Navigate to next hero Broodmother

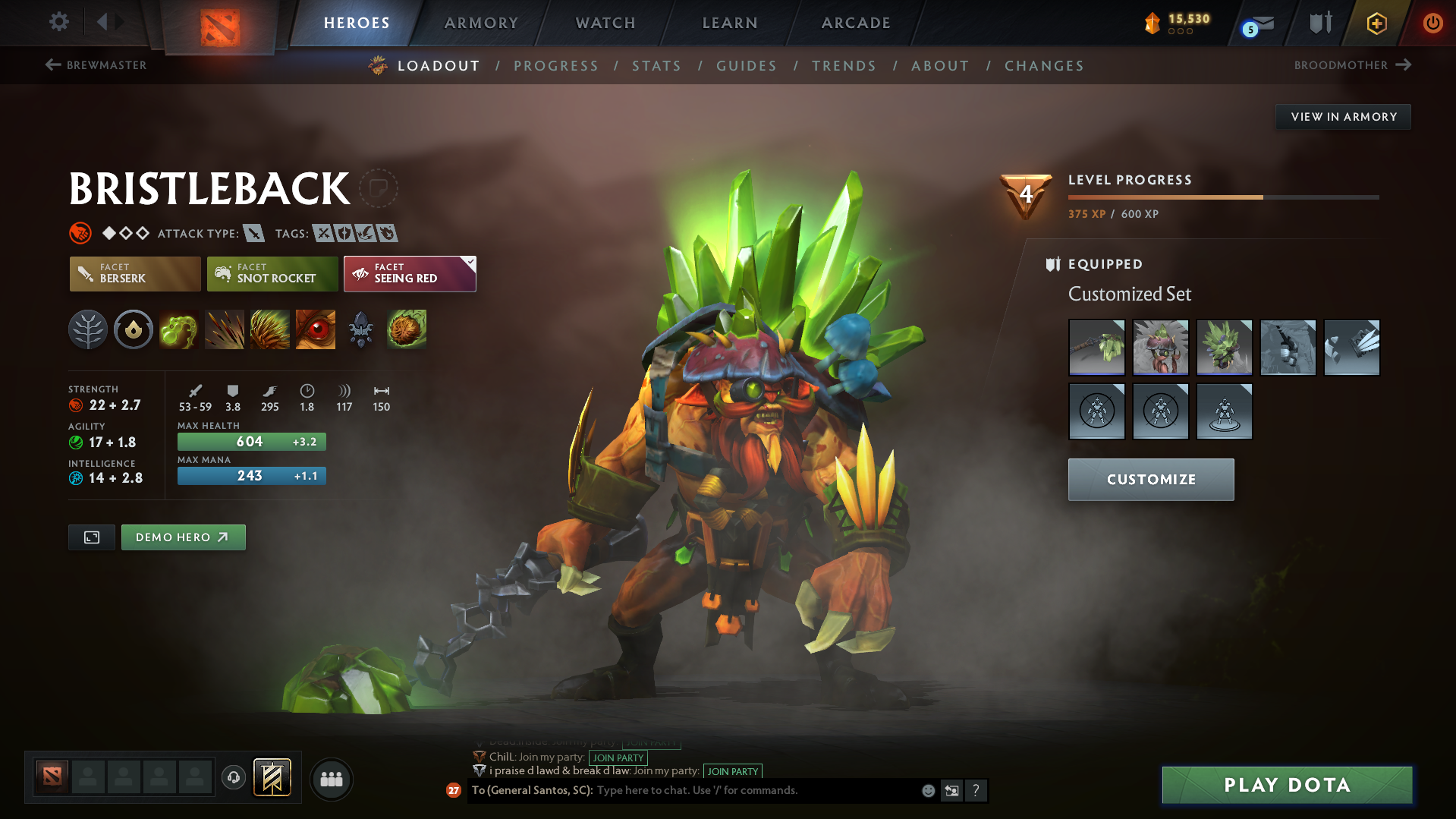1352,65
